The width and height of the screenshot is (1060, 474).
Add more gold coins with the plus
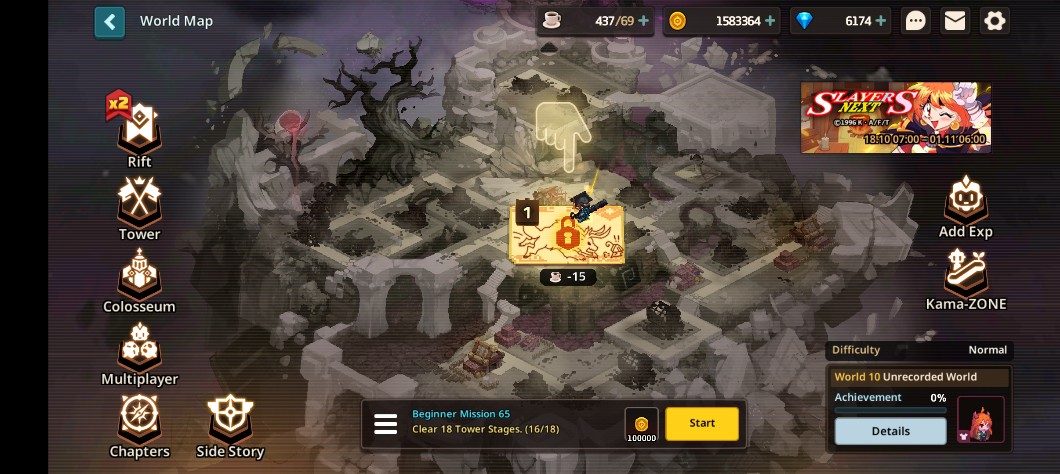pos(770,21)
